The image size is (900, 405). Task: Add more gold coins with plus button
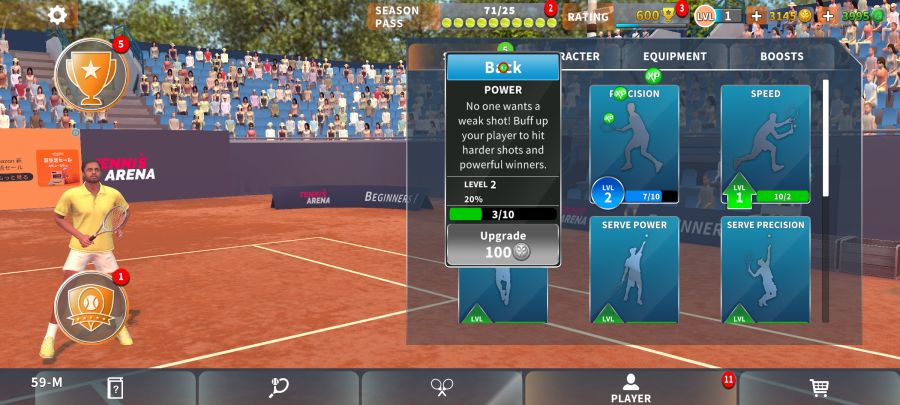coord(756,16)
